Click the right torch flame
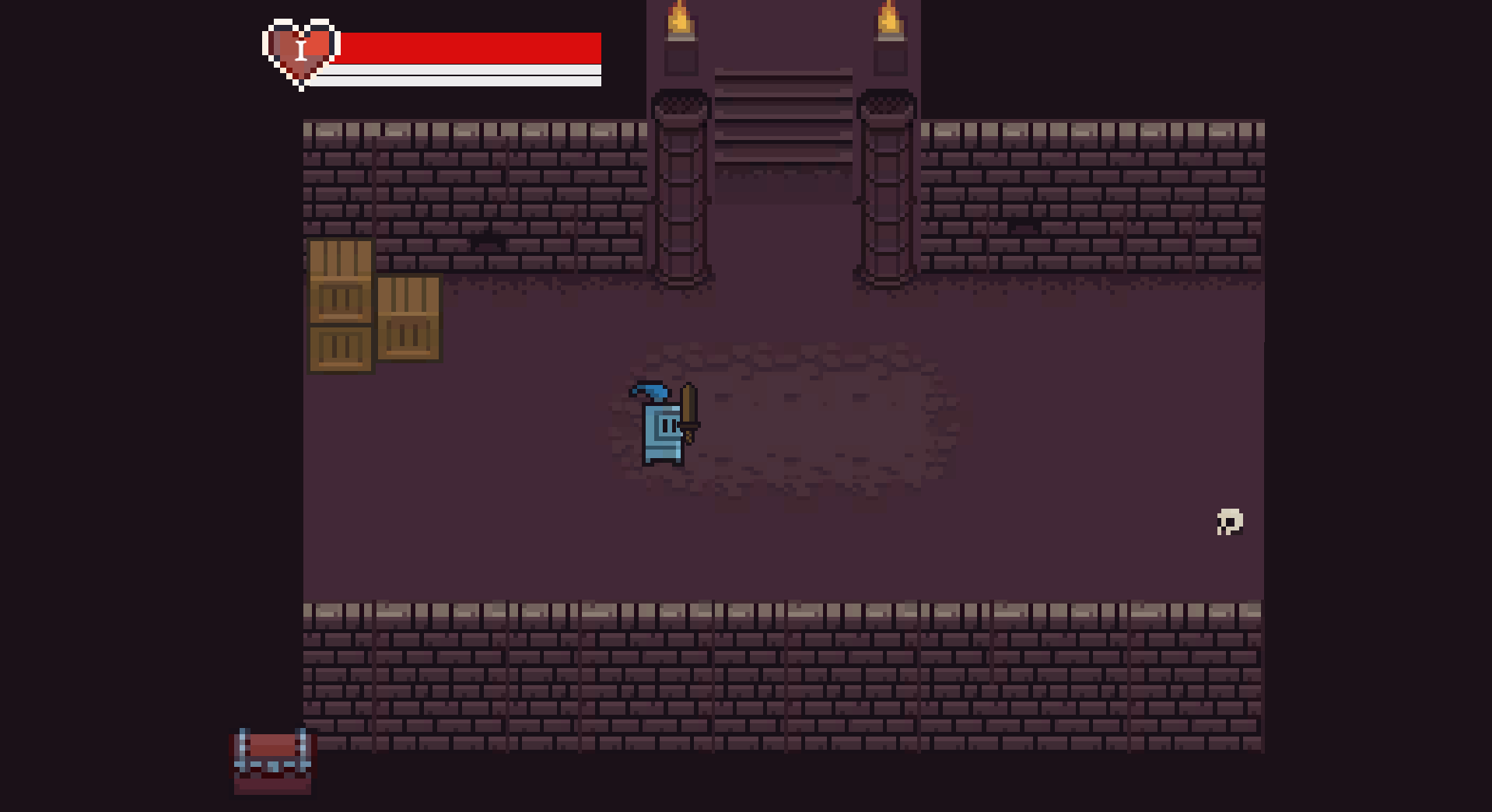Screen dimensions: 1492x812 [889, 19]
